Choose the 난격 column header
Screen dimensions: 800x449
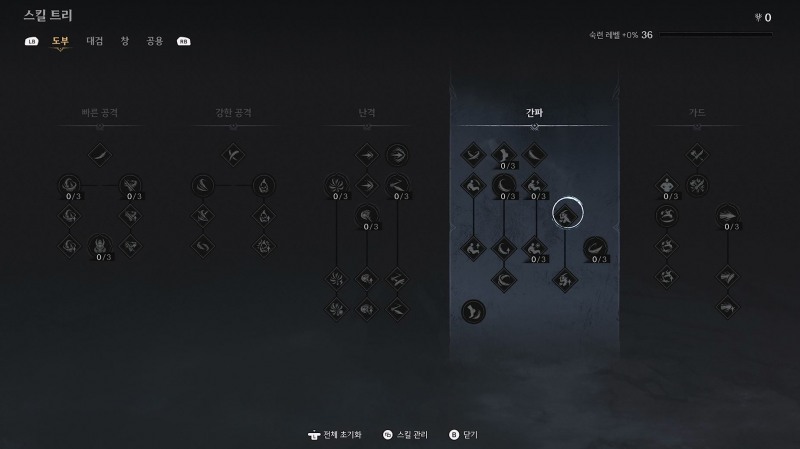[367, 113]
